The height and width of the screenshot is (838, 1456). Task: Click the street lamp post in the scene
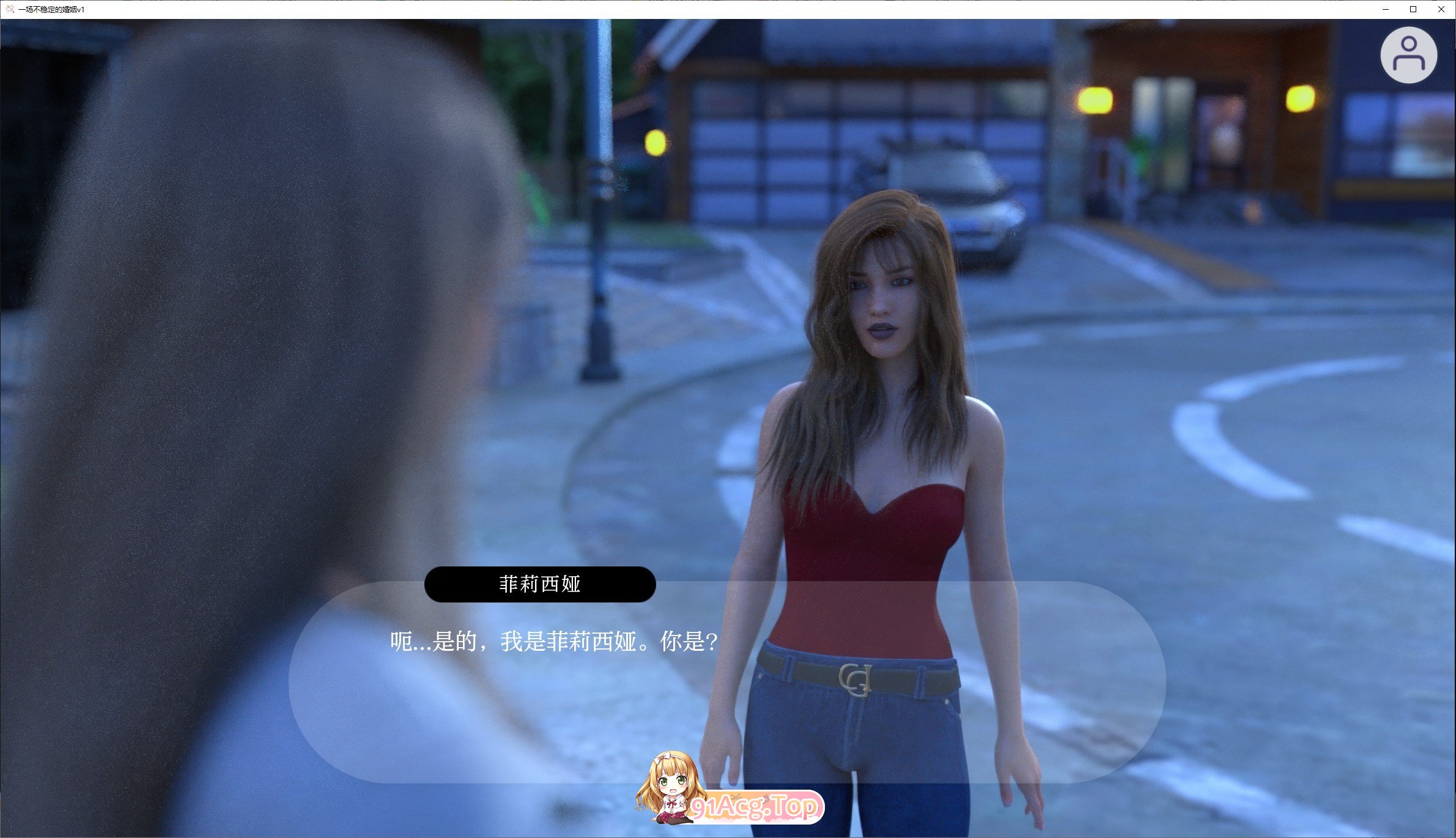click(599, 245)
